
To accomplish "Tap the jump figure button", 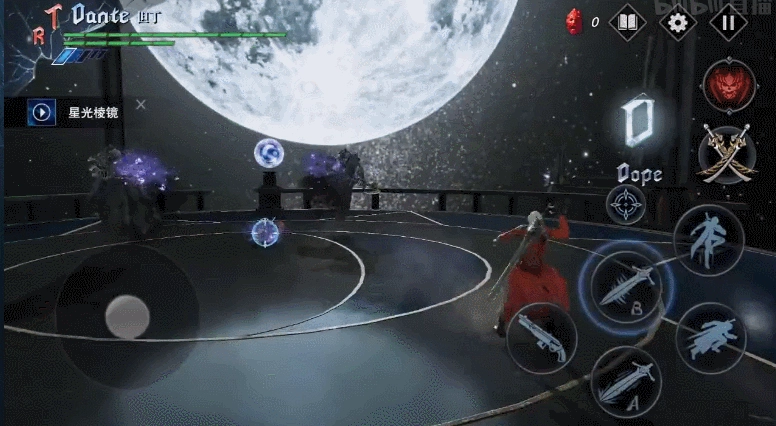I will (708, 238).
